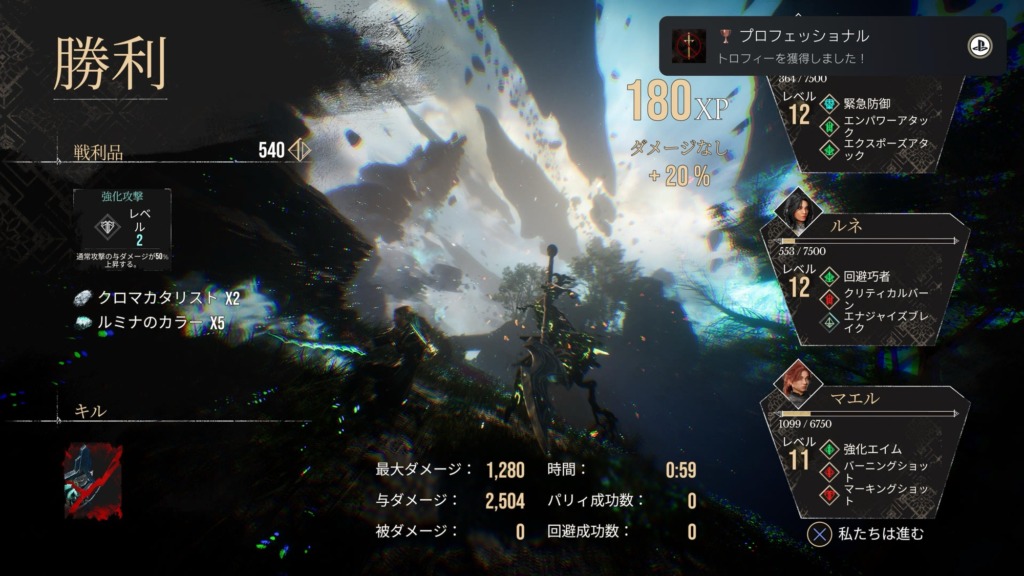This screenshot has width=1024, height=576.
Task: Click the 緊急防御 skill icon
Action: click(828, 103)
